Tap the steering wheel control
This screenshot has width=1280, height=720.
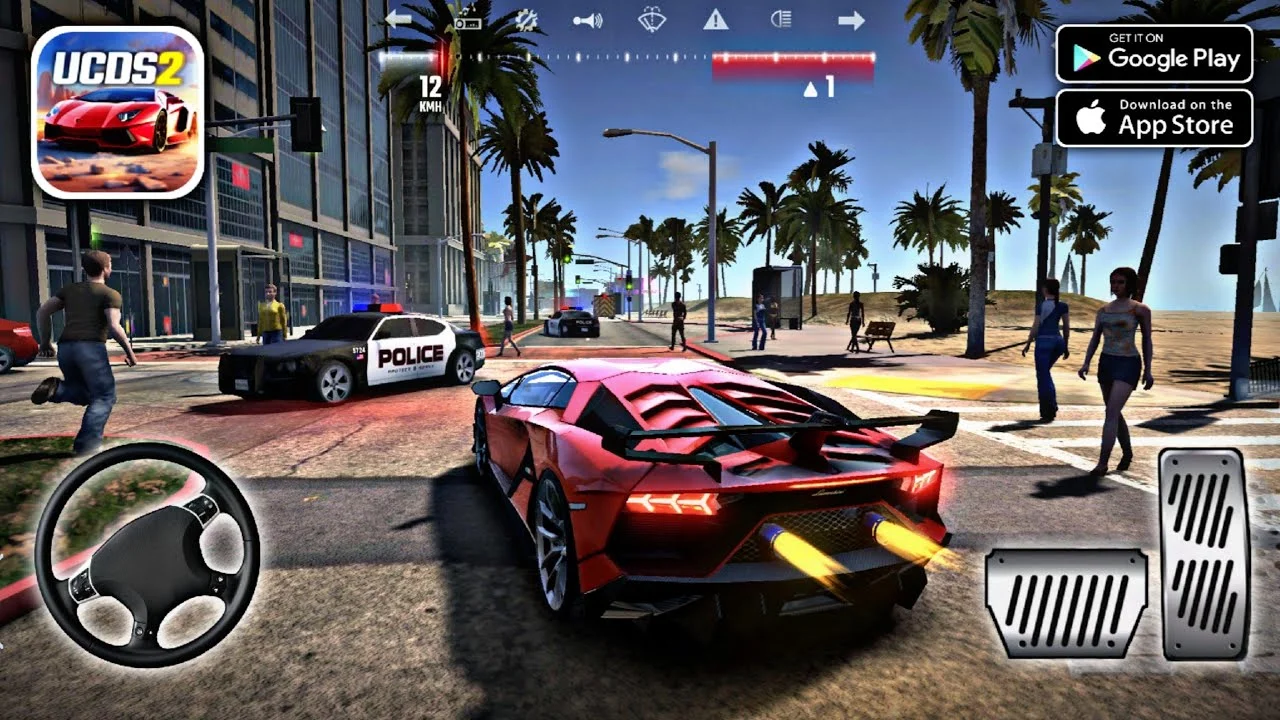[147, 554]
